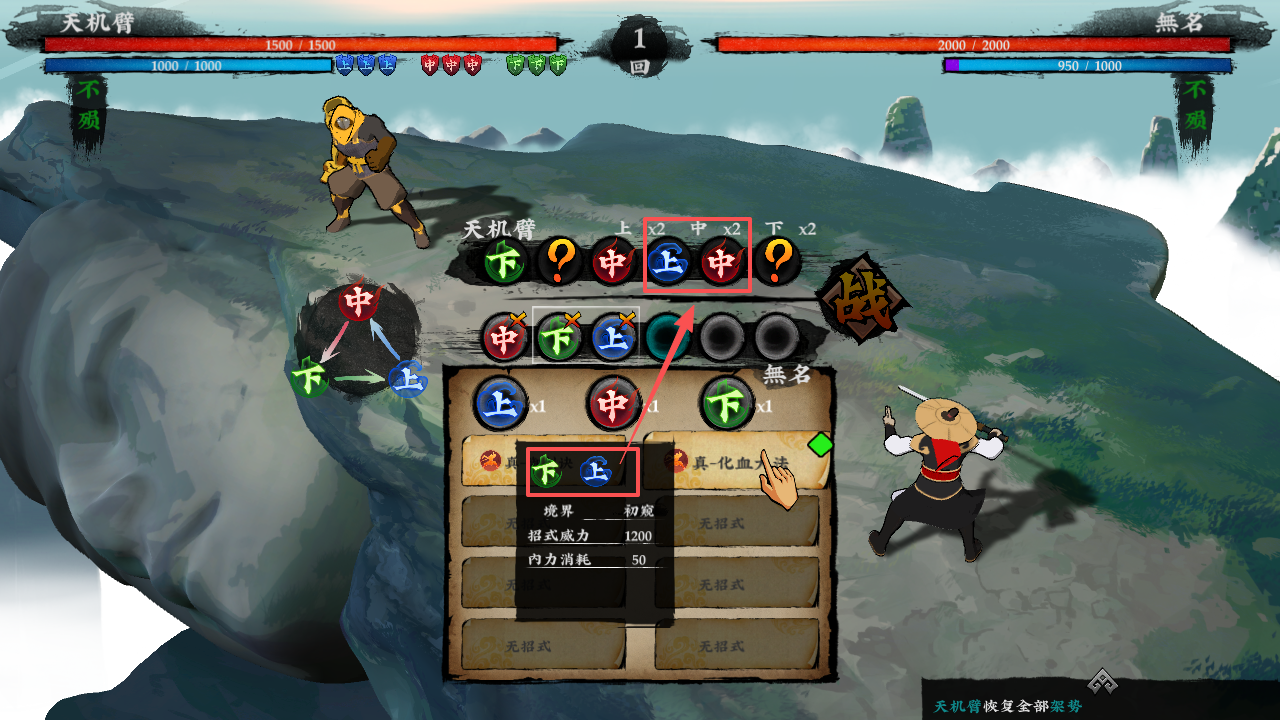1280x720 pixels.
Task: Add the green 下 stance marked x1
Action: [x=727, y=402]
